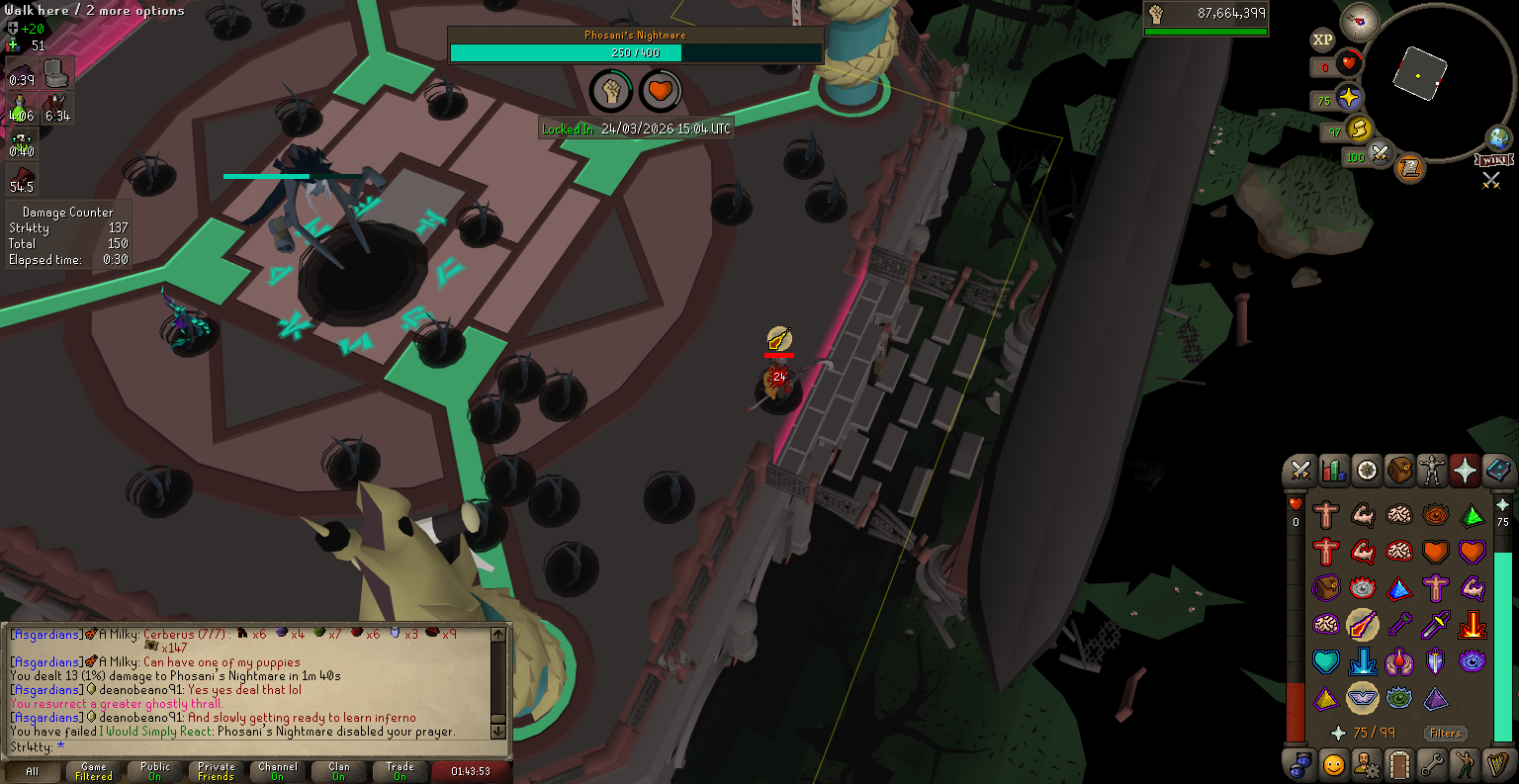
Task: Open the Spellbook tab
Action: pyautogui.click(x=1498, y=471)
